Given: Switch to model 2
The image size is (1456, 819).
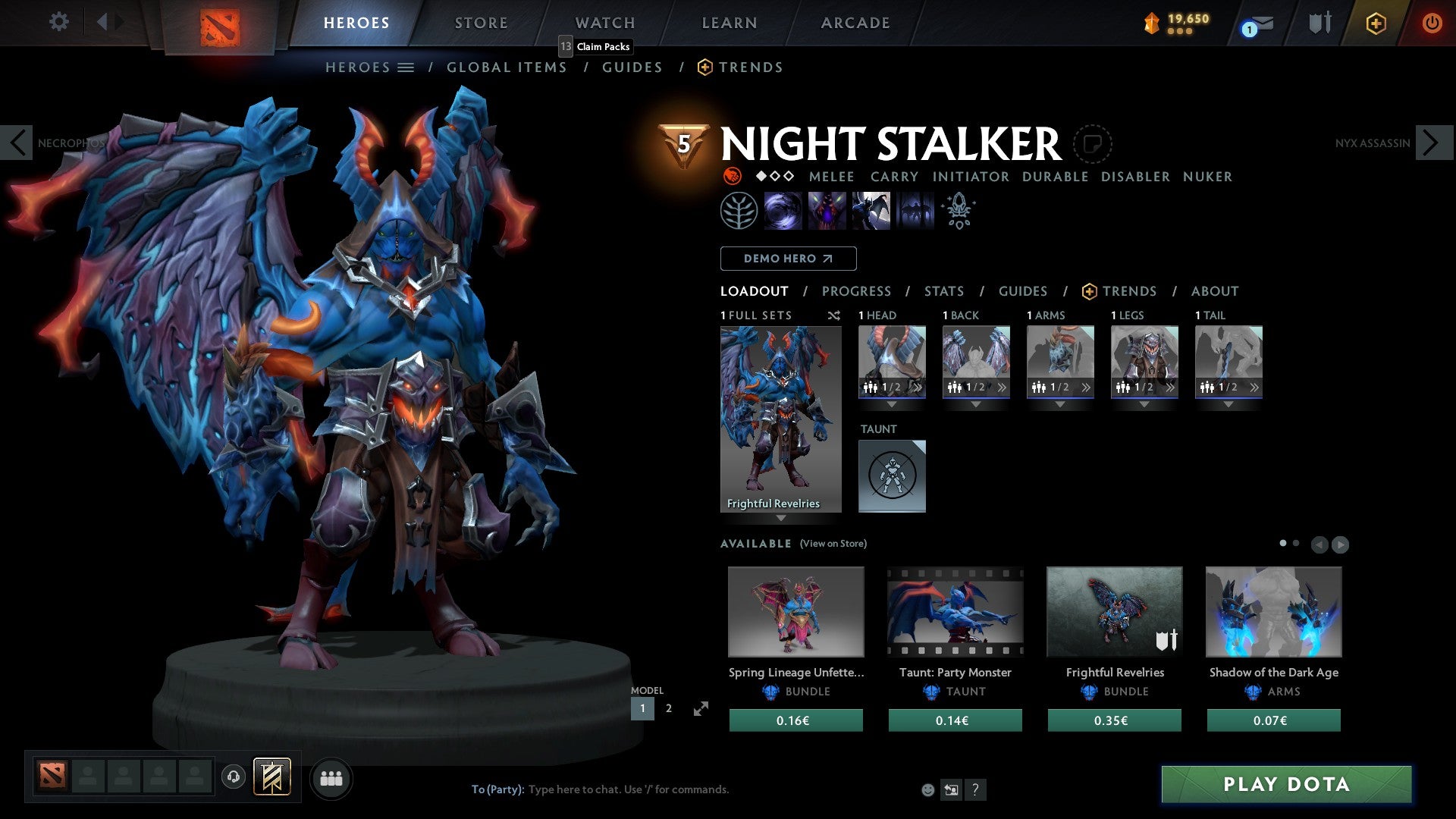Looking at the screenshot, I should [x=668, y=708].
